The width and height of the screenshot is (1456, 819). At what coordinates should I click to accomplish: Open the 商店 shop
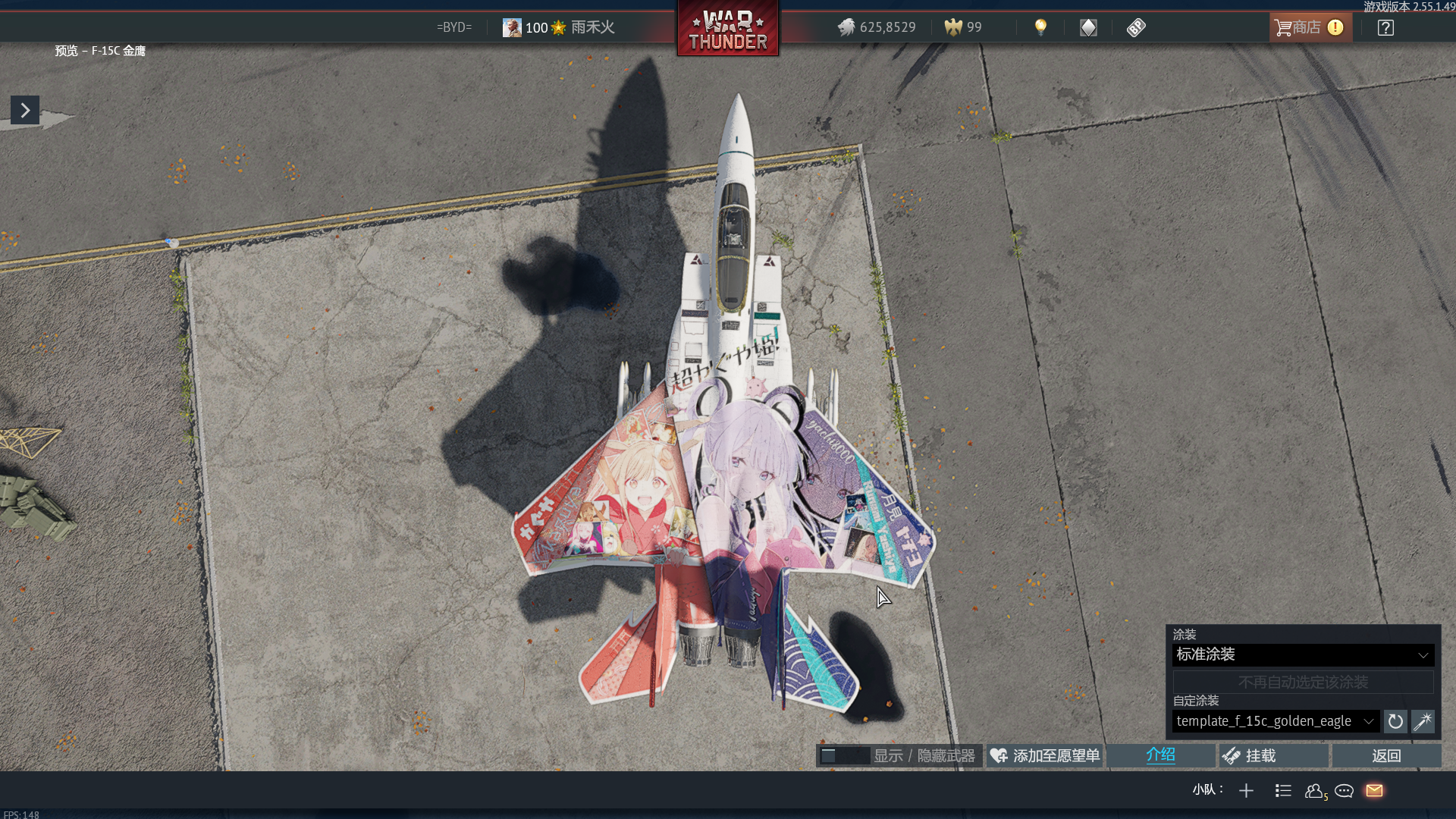pyautogui.click(x=1309, y=28)
